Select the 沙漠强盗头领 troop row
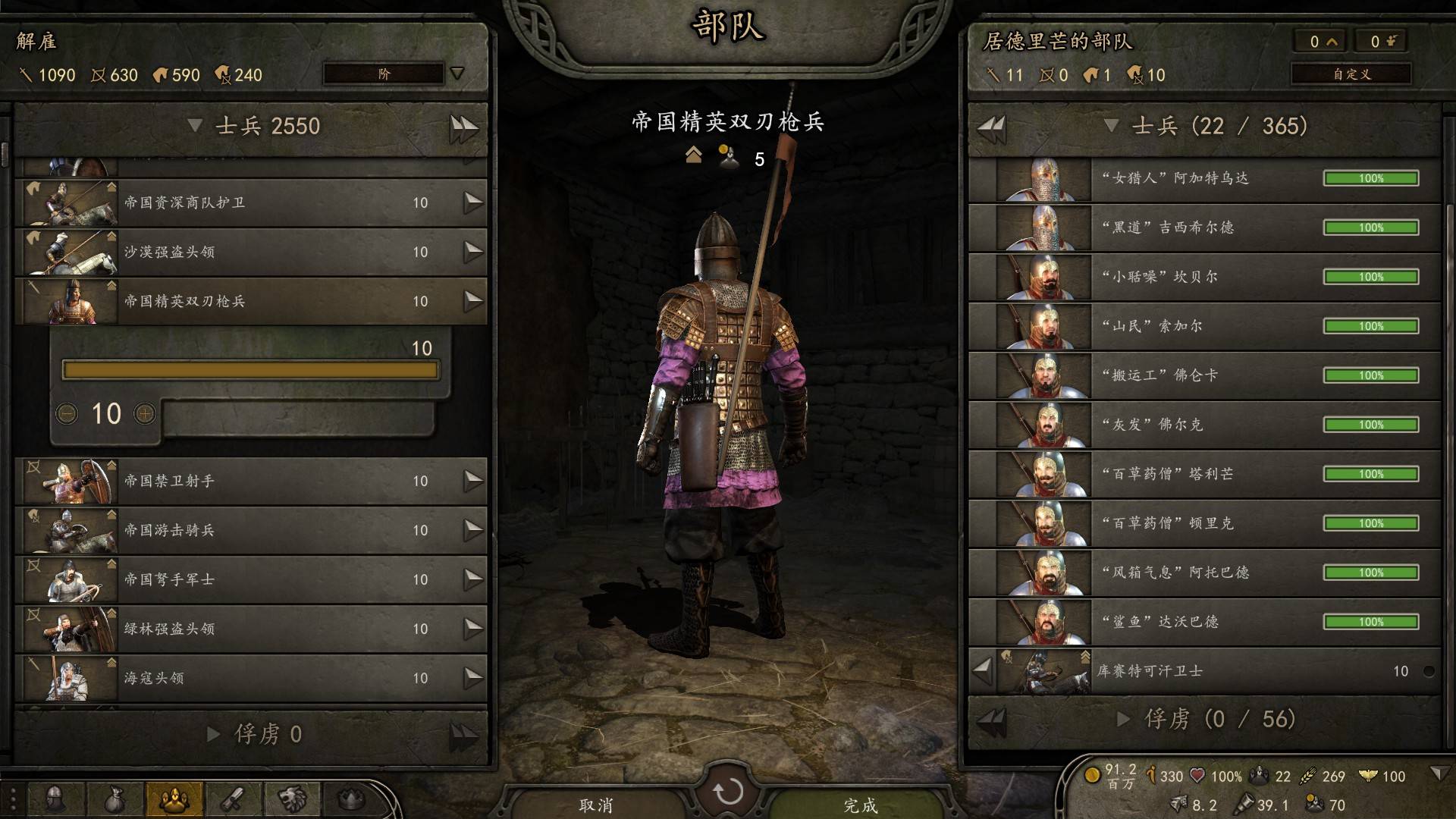The width and height of the screenshot is (1456, 819). tap(250, 252)
